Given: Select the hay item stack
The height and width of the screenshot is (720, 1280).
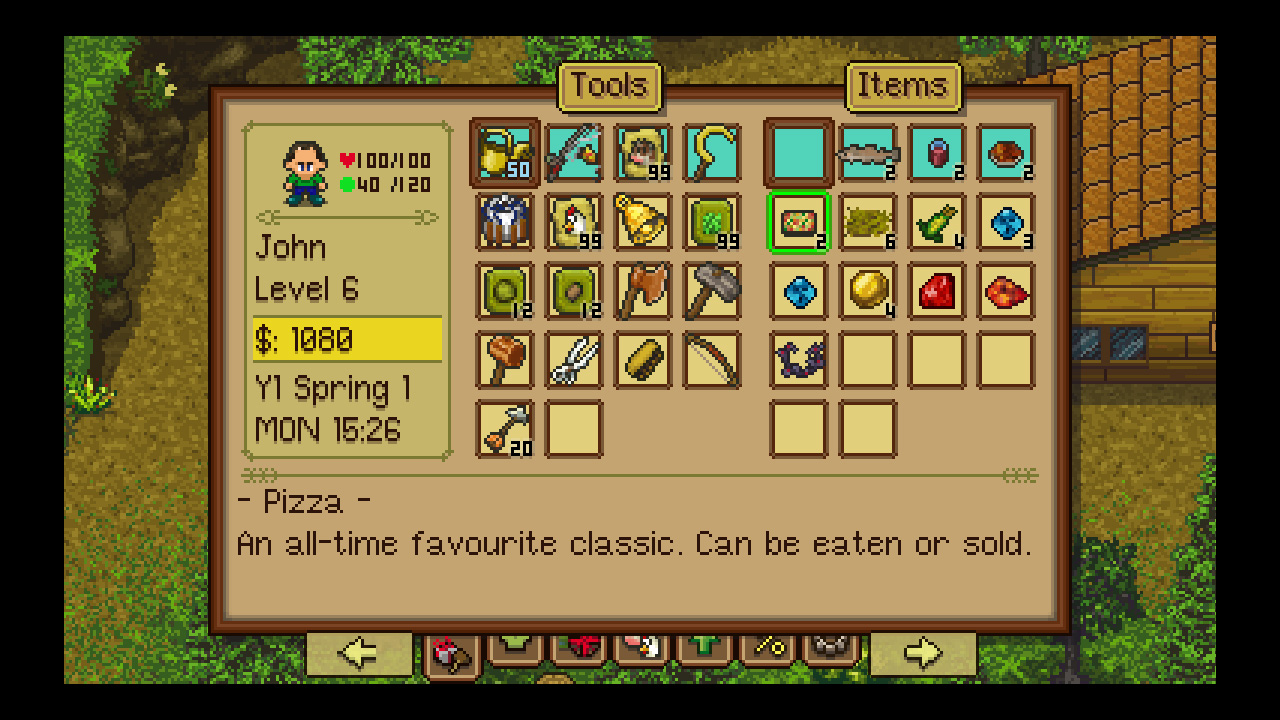Looking at the screenshot, I should tap(867, 222).
